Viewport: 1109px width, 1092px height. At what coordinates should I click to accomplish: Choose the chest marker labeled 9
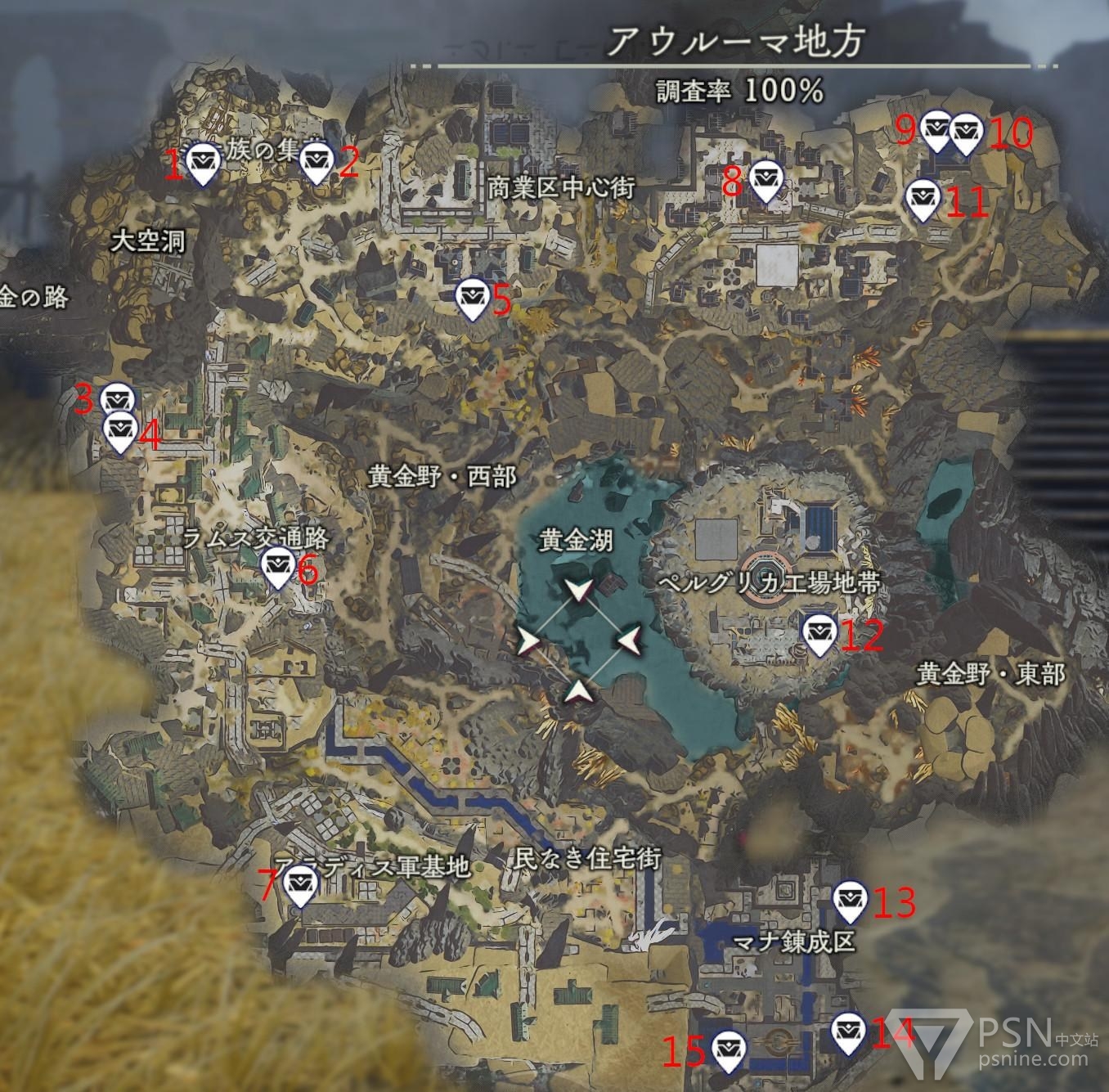pyautogui.click(x=937, y=130)
